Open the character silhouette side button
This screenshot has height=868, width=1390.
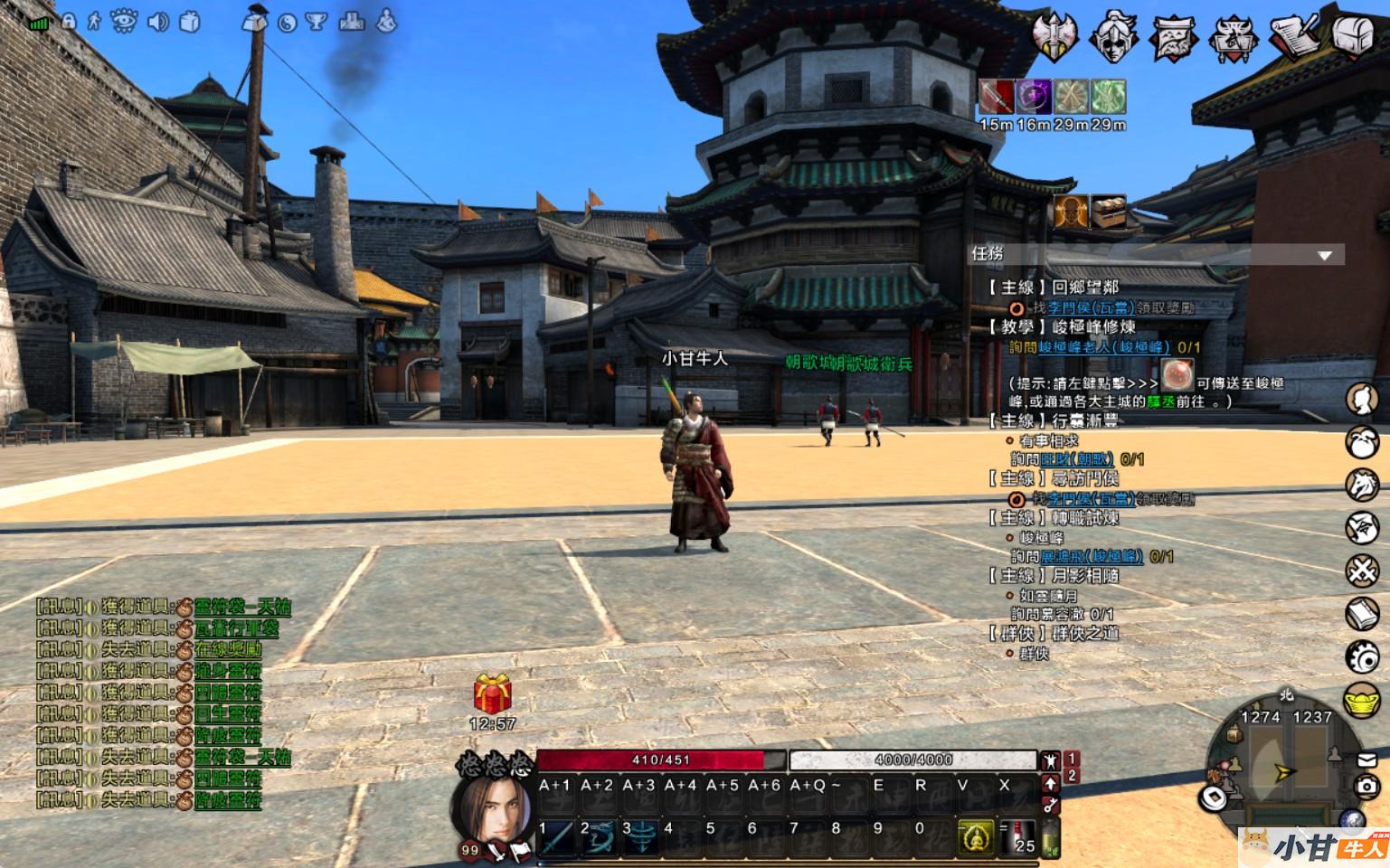(1362, 399)
